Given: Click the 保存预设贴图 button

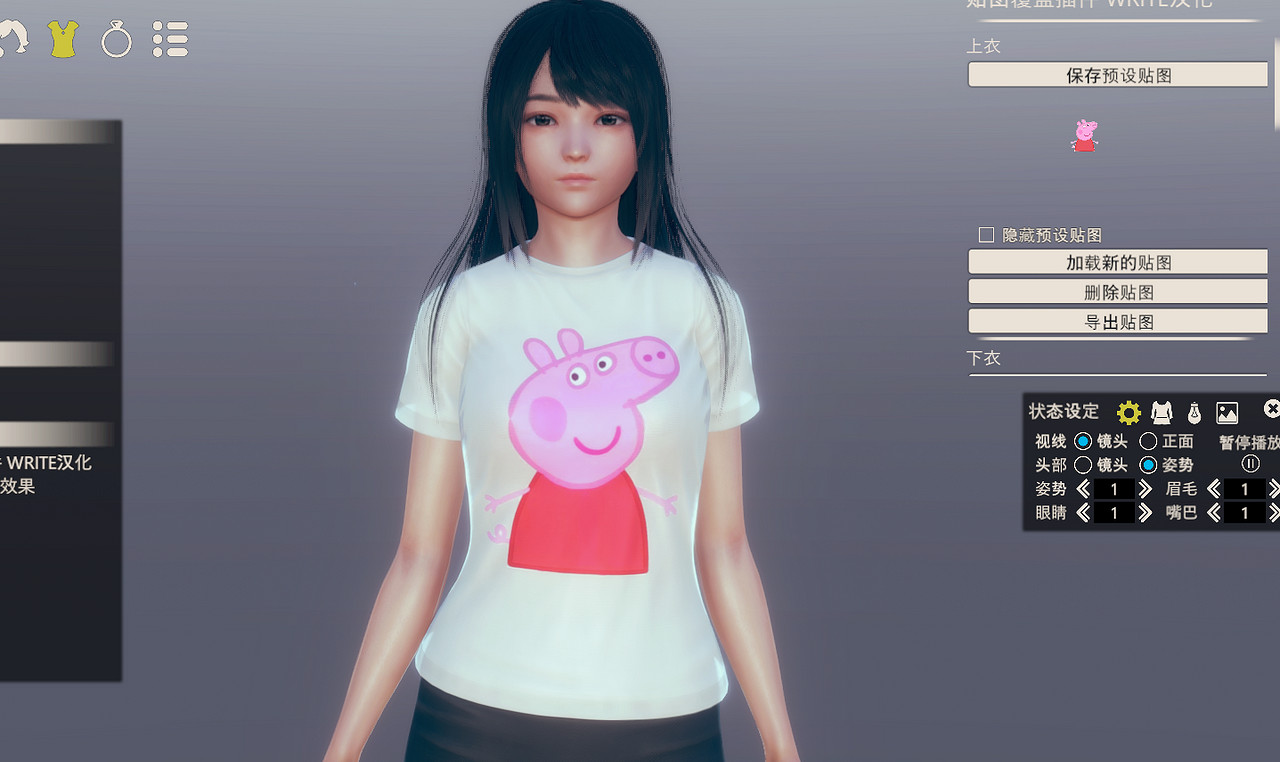Looking at the screenshot, I should click(x=1117, y=74).
